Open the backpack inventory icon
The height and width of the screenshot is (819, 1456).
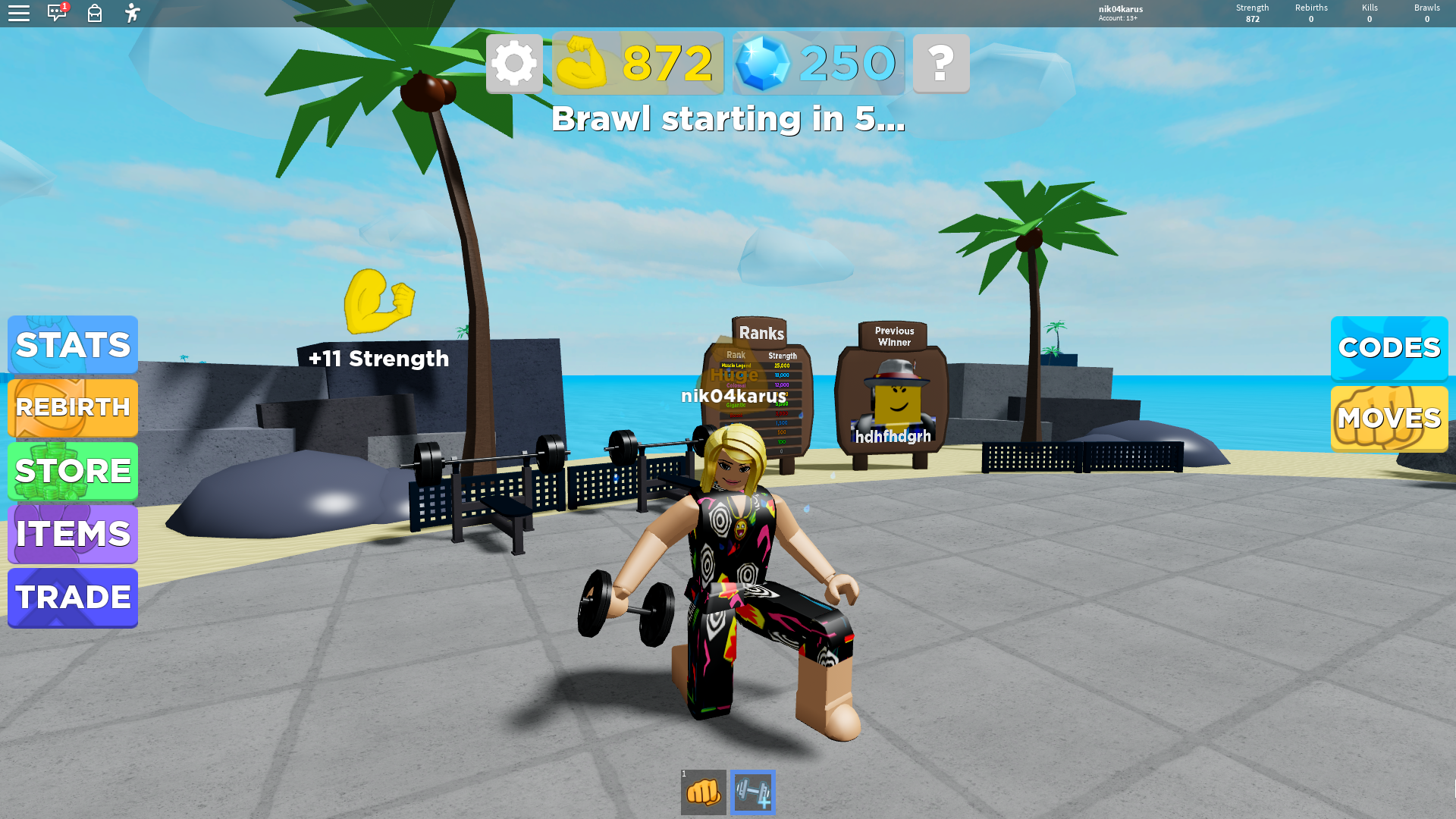click(95, 13)
